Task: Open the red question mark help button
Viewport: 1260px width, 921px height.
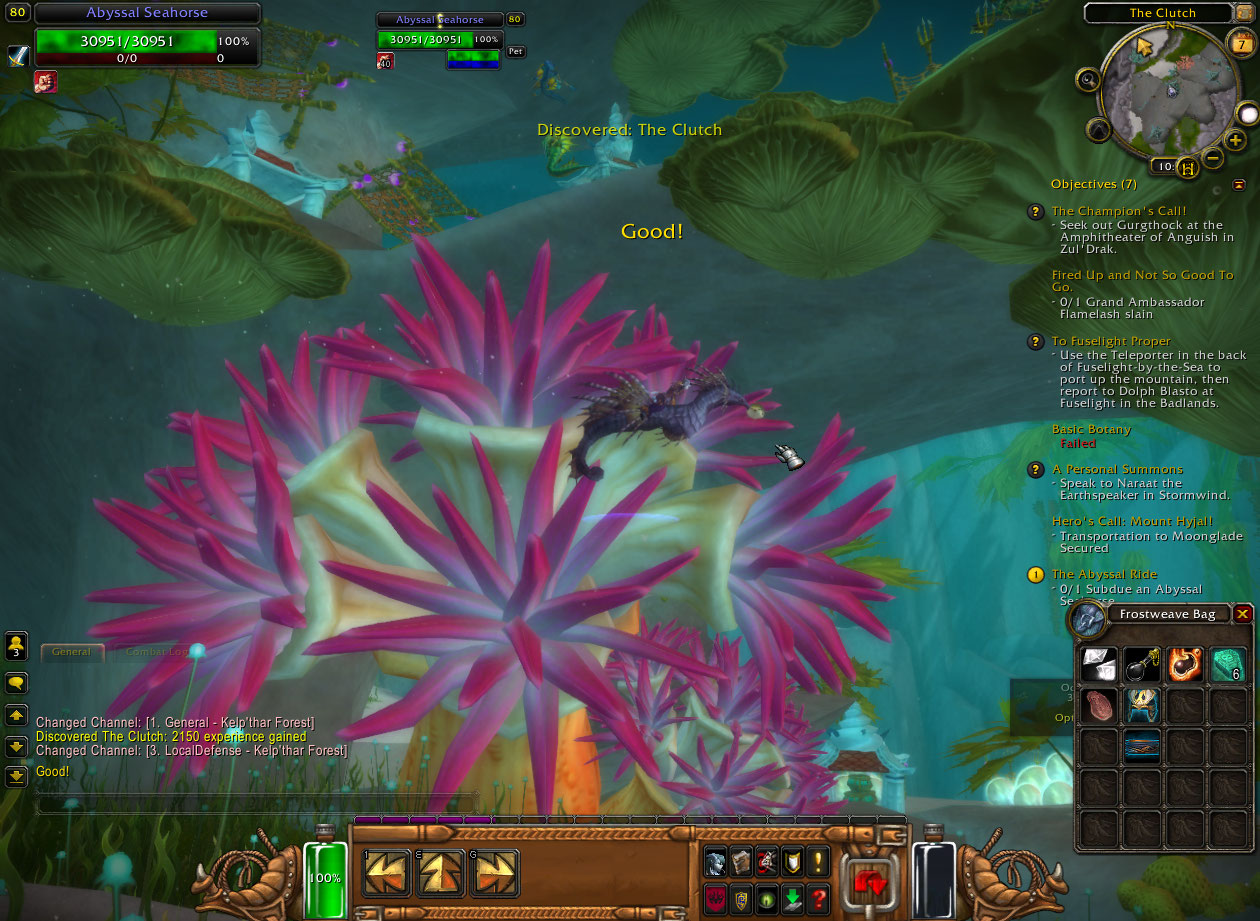Action: pos(819,898)
